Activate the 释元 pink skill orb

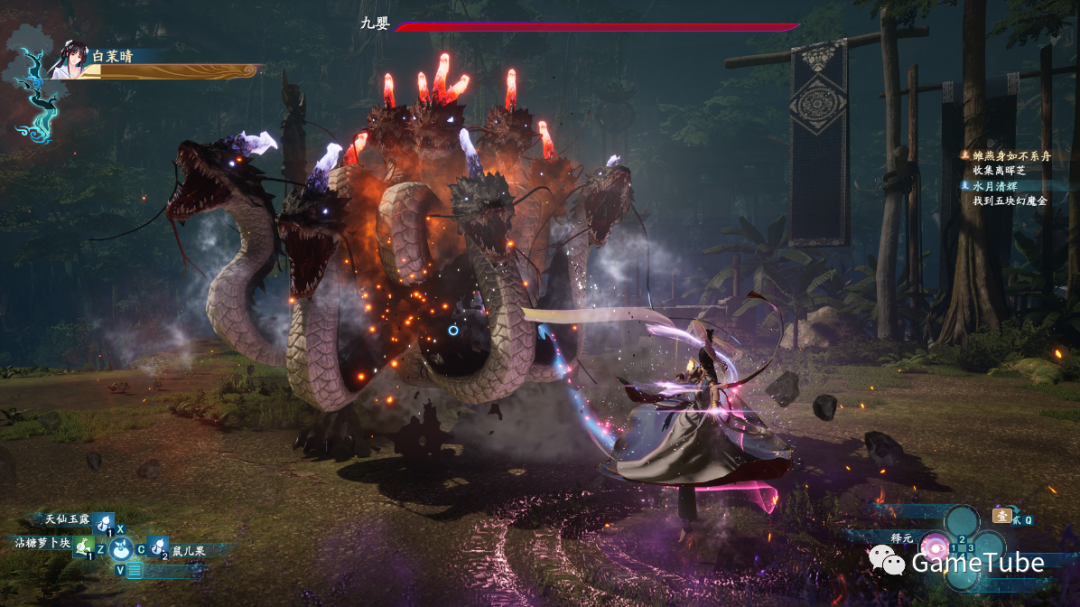(936, 546)
